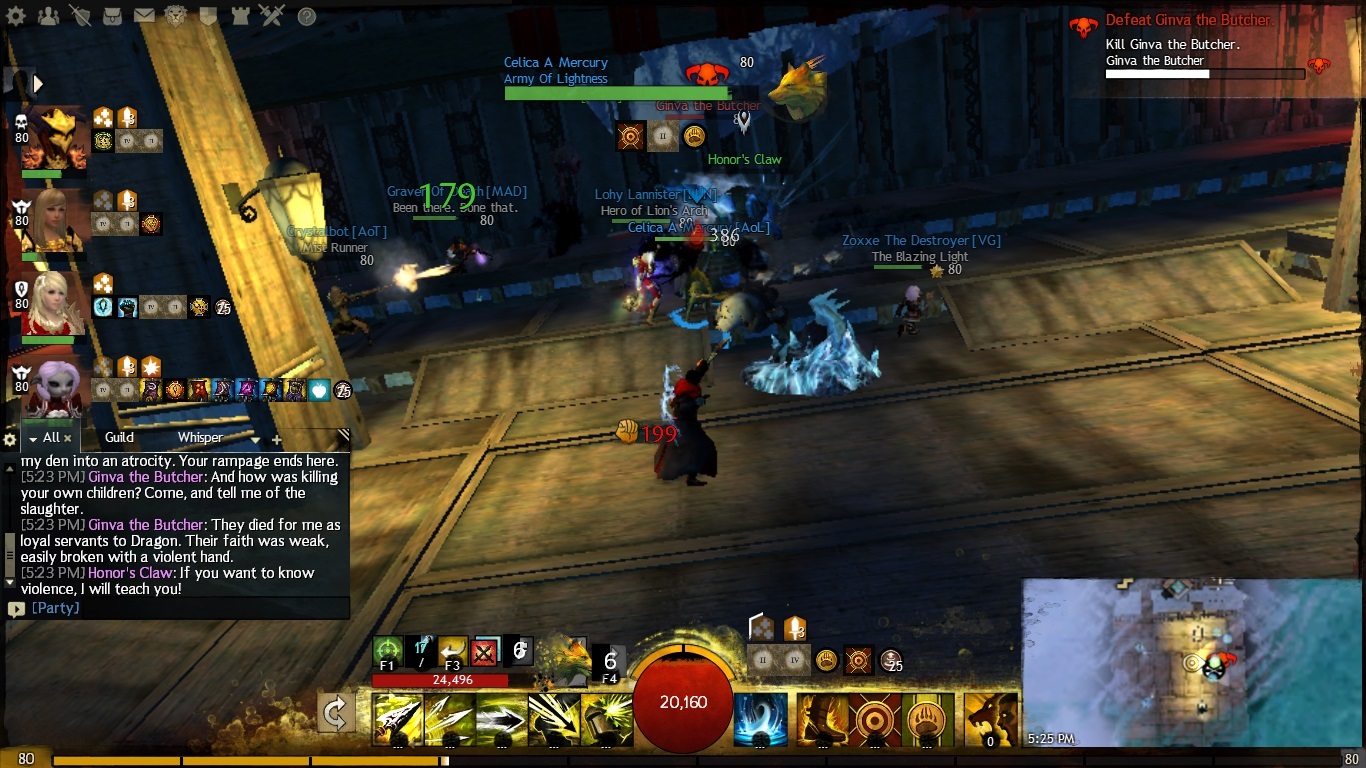Screen dimensions: 1366x768
Task: Click the Party chat input field
Action: (x=180, y=608)
